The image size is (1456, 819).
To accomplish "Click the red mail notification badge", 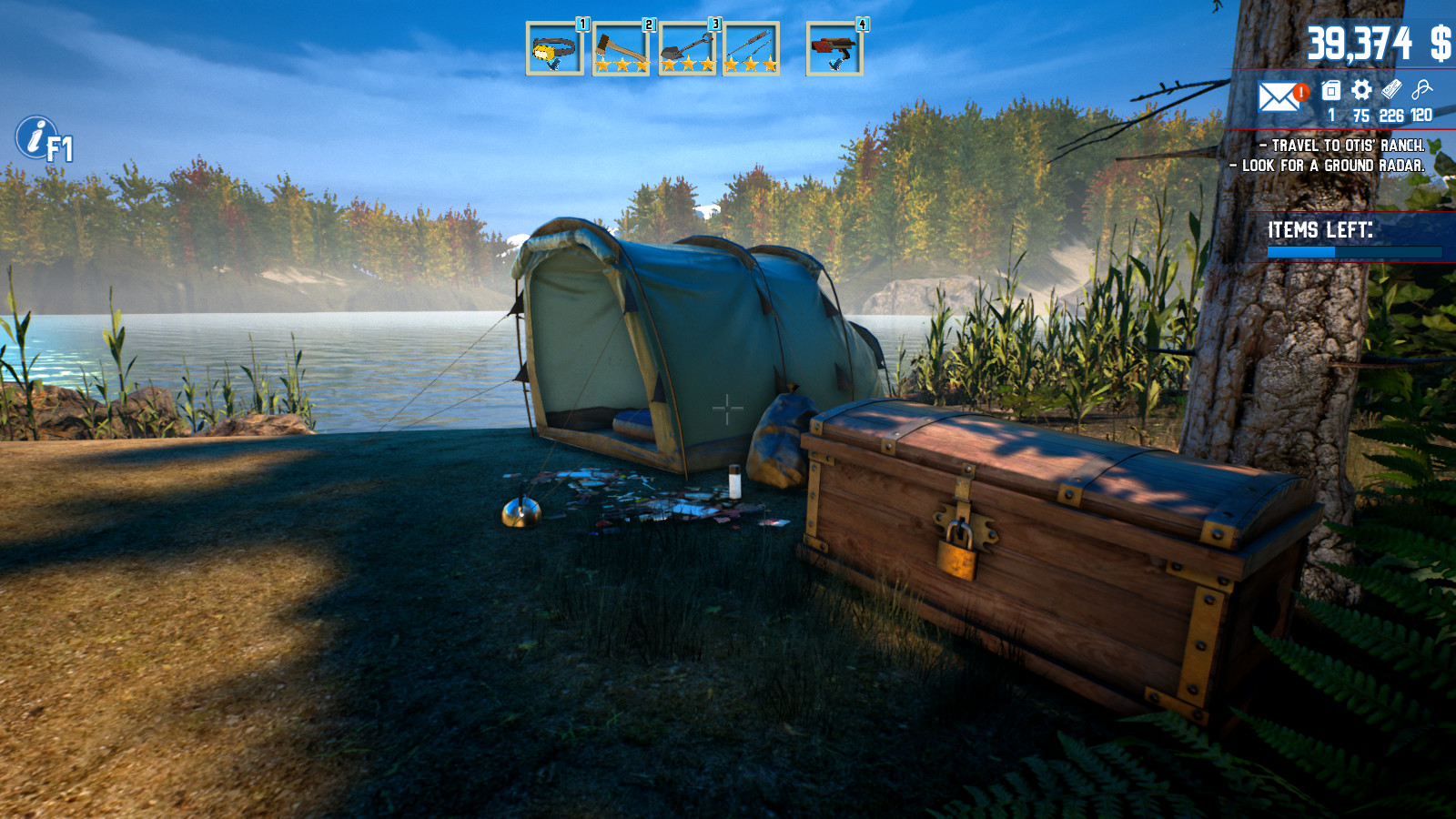I will (x=1301, y=92).
